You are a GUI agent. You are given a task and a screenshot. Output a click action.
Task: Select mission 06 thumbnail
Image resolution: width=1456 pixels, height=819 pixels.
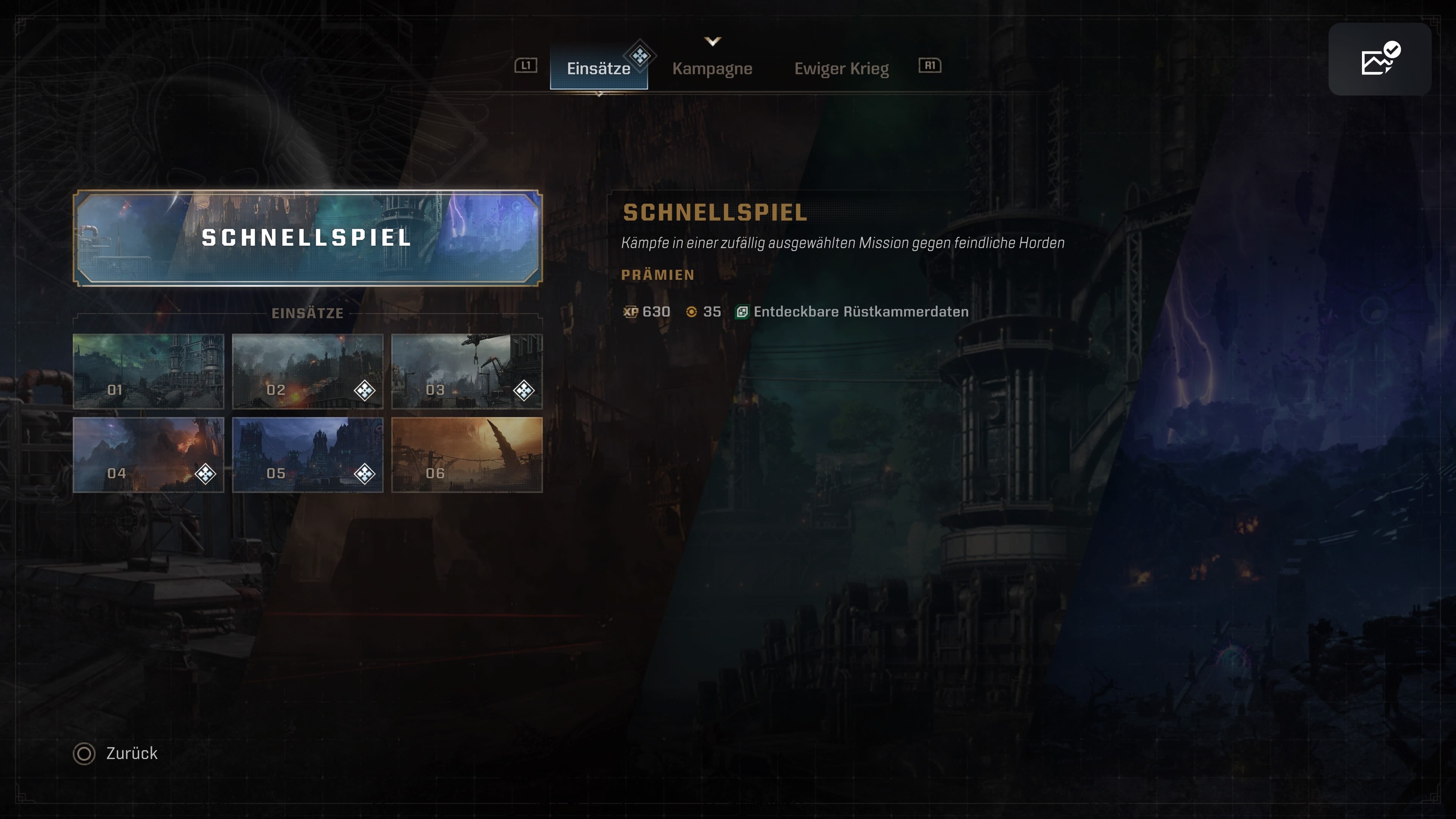[x=468, y=455]
